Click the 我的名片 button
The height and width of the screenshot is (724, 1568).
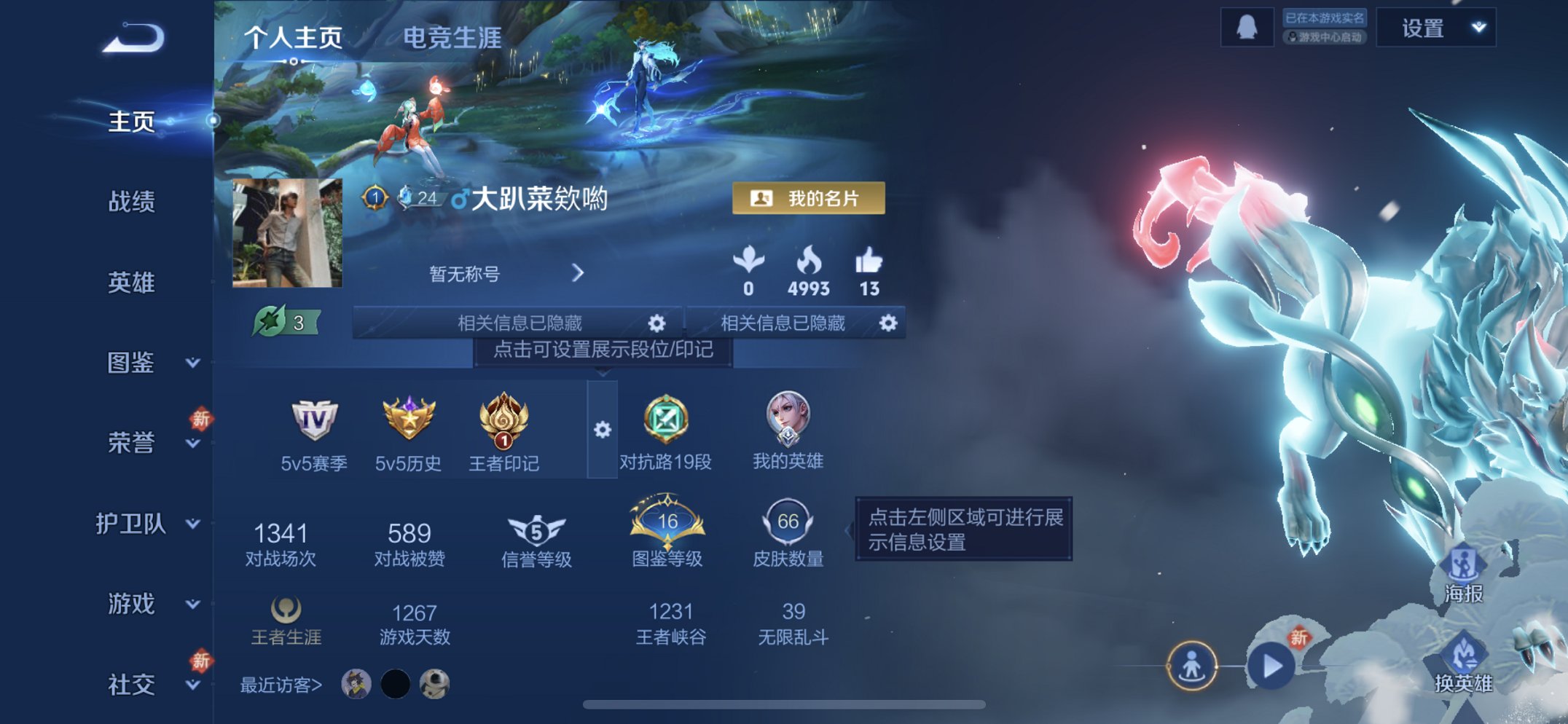[810, 198]
